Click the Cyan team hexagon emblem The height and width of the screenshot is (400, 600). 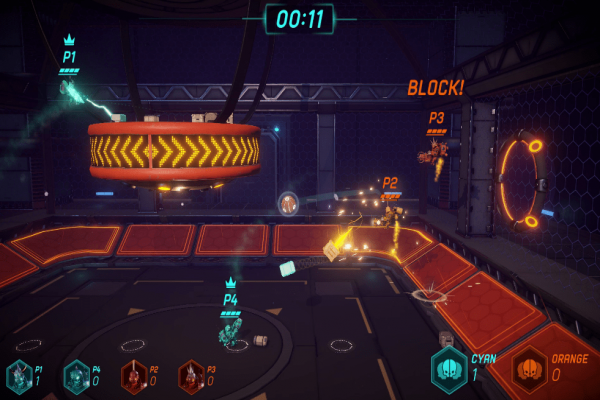pos(449,368)
